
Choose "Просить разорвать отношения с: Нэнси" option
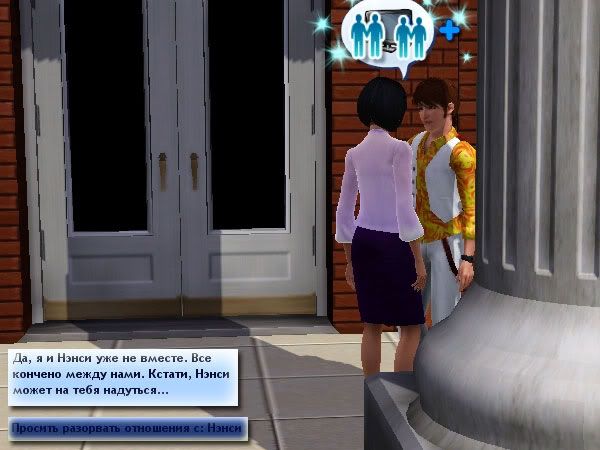click(127, 429)
